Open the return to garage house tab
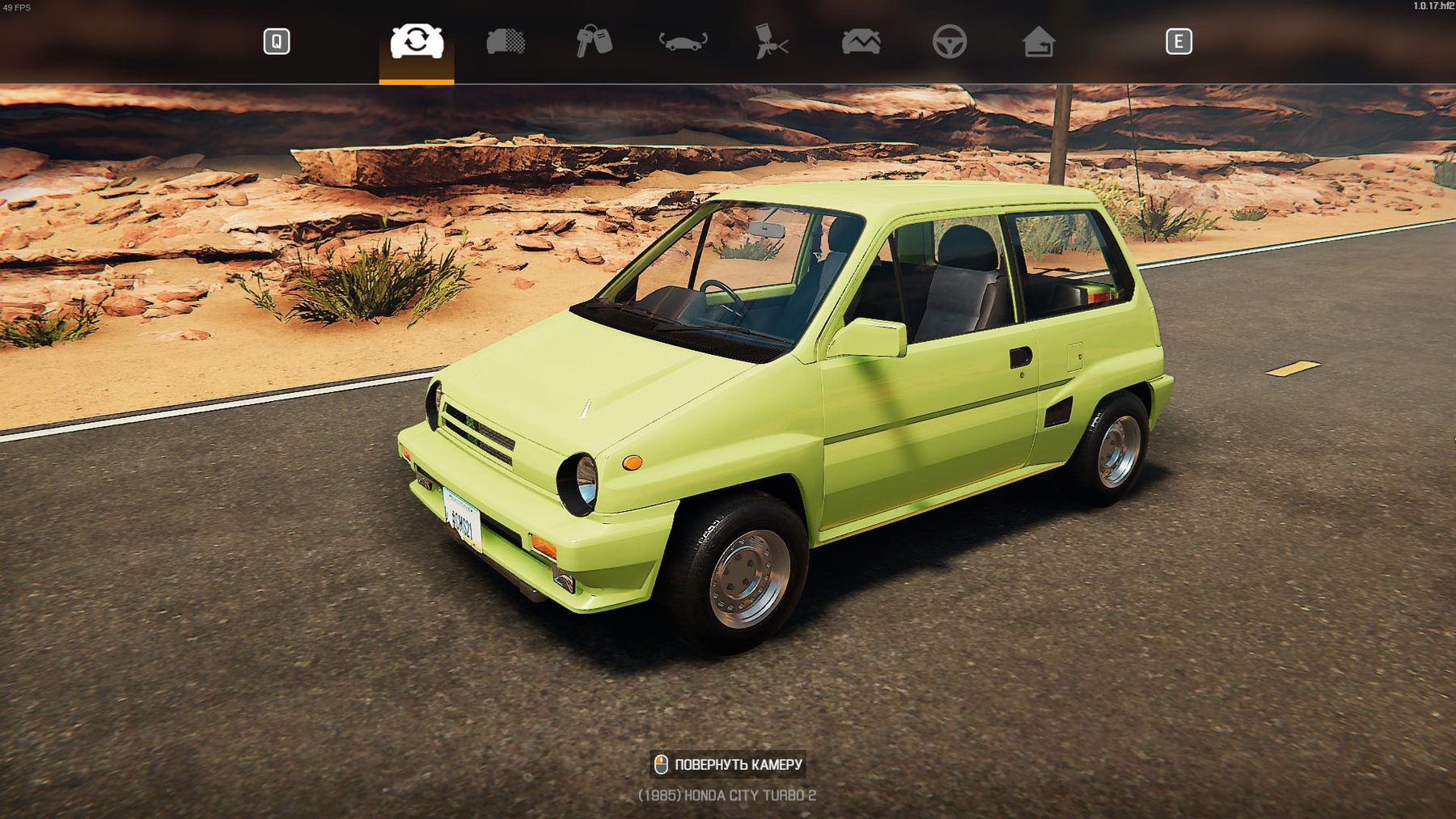Viewport: 1456px width, 819px height. (1038, 41)
